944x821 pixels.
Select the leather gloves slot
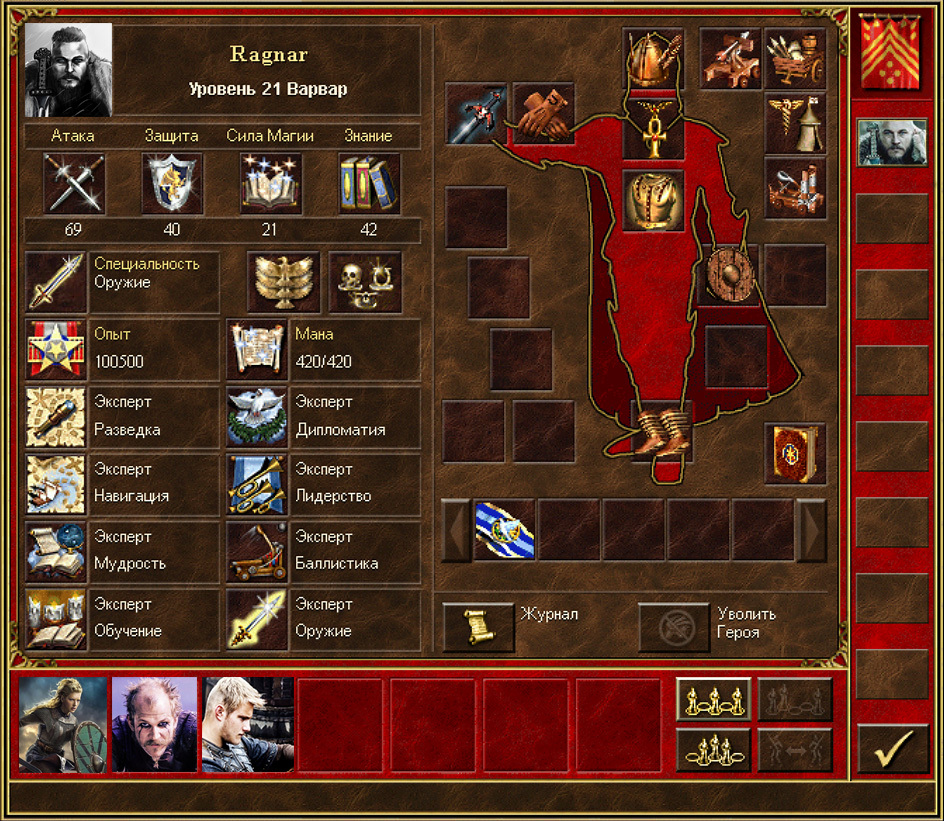[544, 113]
